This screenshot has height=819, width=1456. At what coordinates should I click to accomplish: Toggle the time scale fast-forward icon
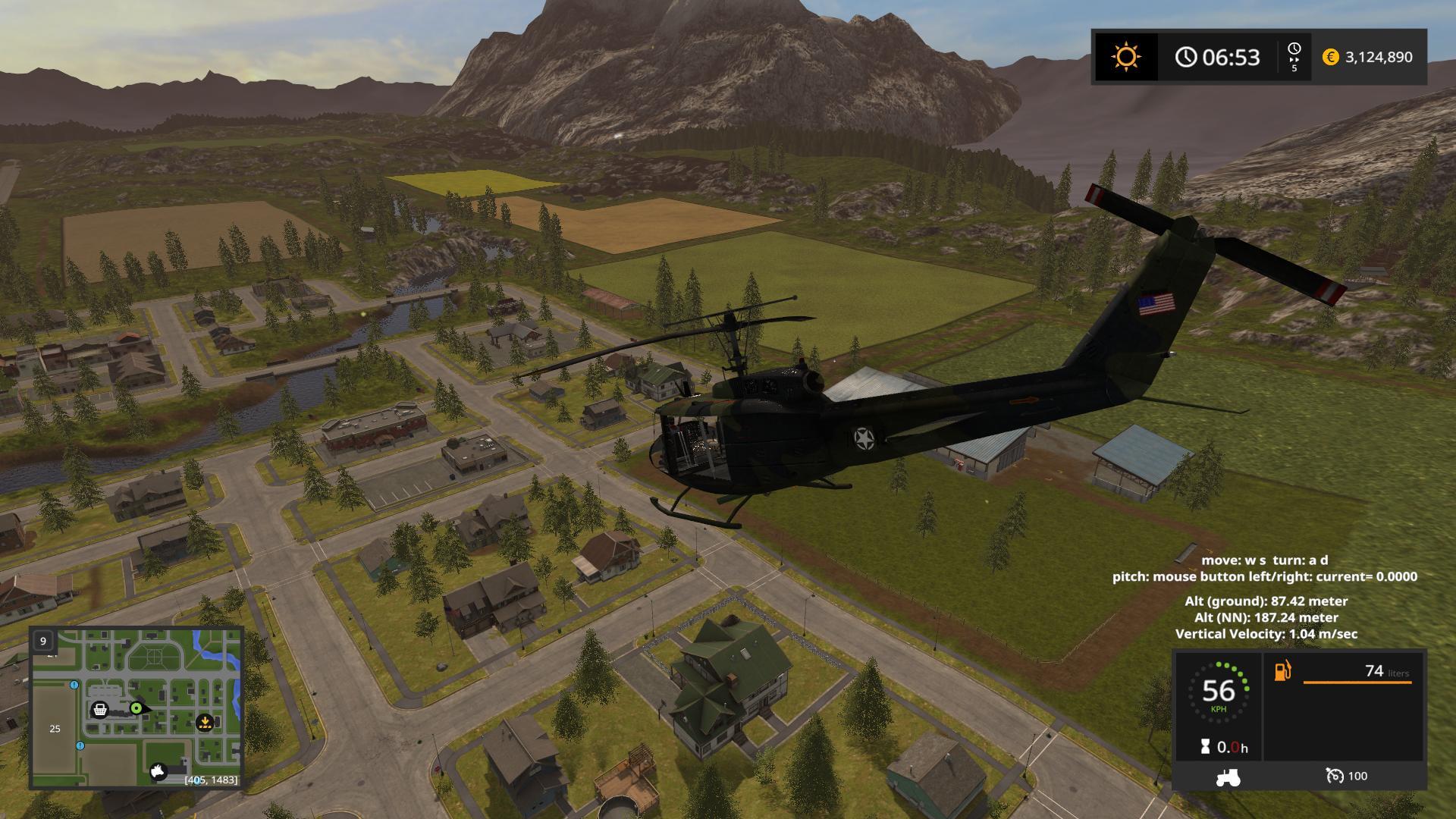pos(1294,57)
